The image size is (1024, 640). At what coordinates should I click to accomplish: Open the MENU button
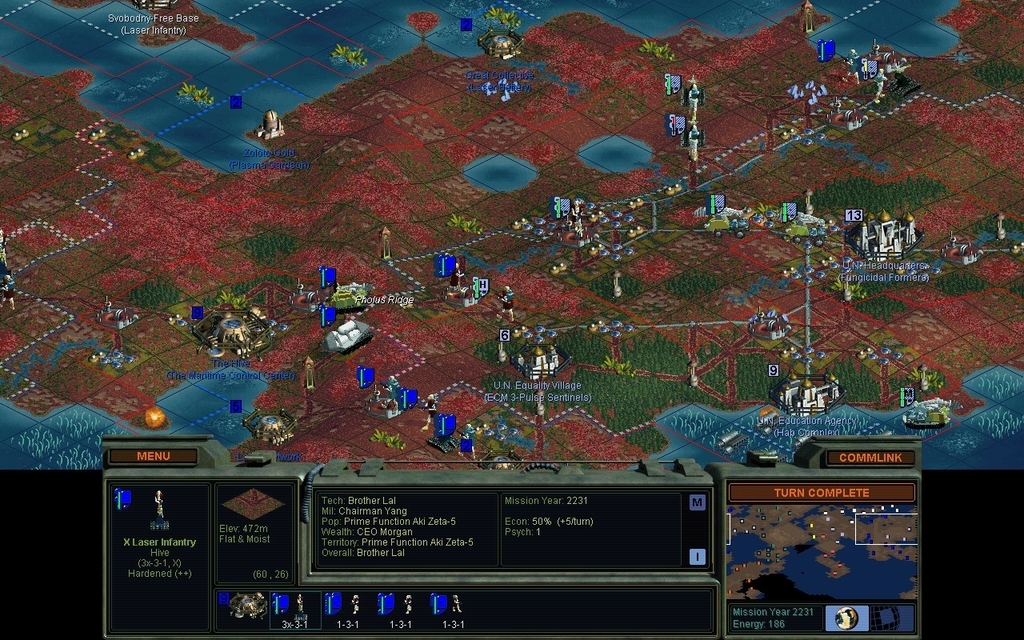click(153, 456)
